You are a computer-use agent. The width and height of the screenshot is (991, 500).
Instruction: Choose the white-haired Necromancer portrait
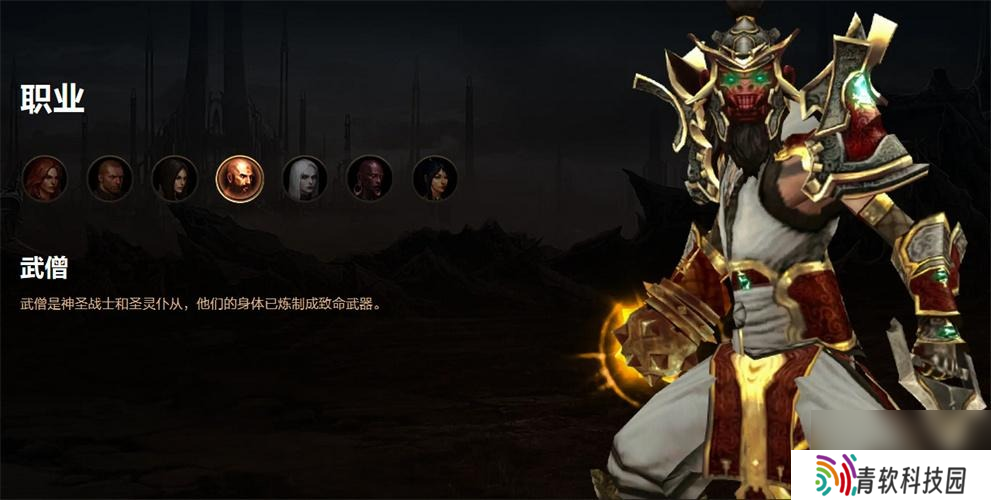coord(305,179)
